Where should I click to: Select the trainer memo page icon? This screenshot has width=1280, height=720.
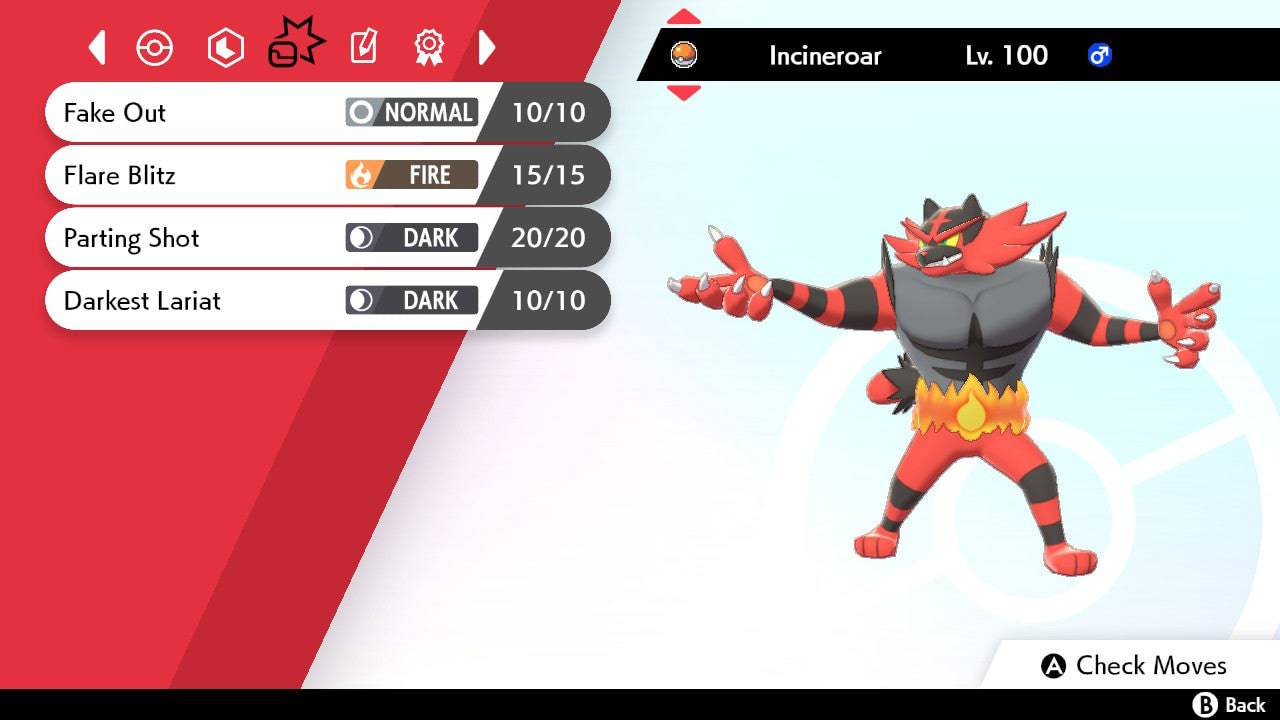225,47
